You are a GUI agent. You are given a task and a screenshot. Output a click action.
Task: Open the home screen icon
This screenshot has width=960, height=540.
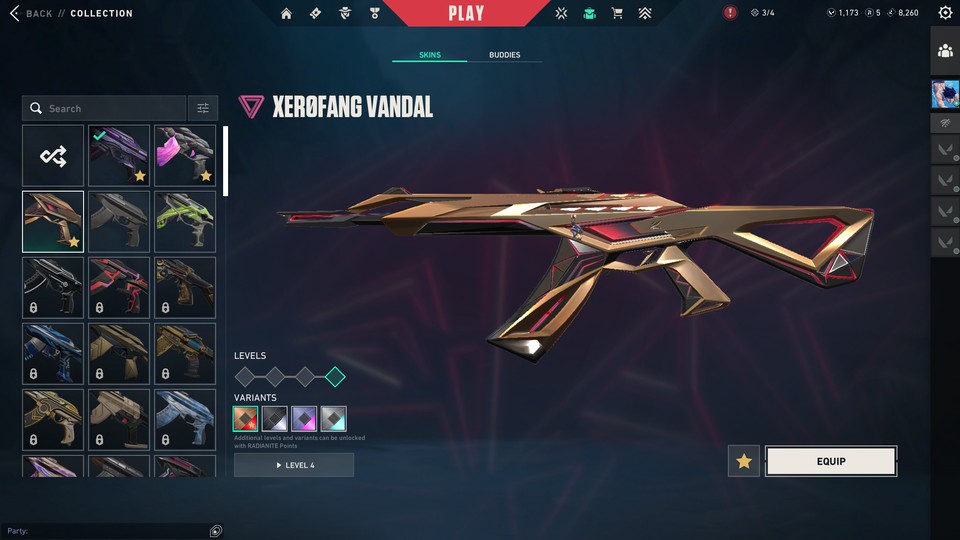click(x=287, y=14)
